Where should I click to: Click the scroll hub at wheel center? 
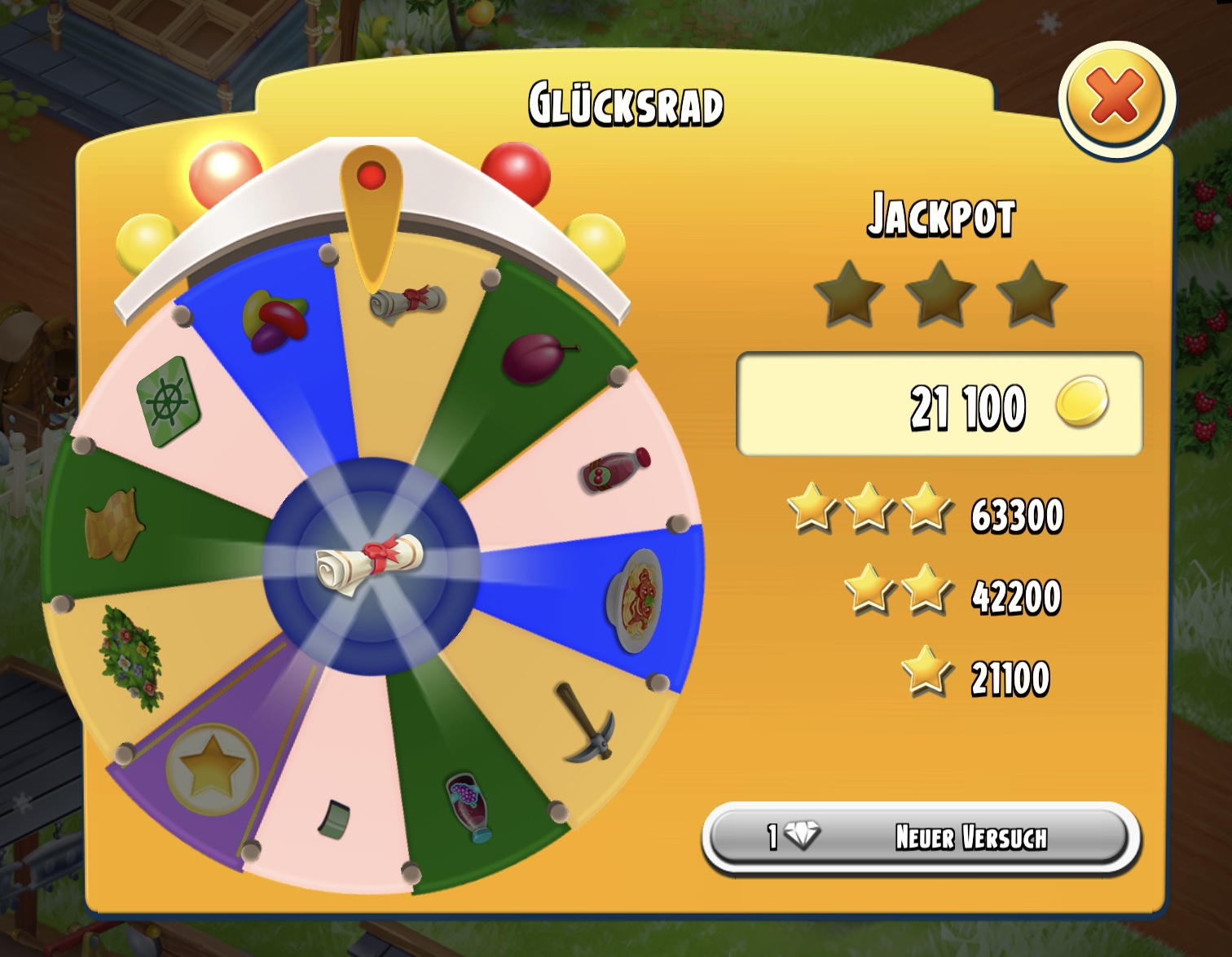pos(371,563)
